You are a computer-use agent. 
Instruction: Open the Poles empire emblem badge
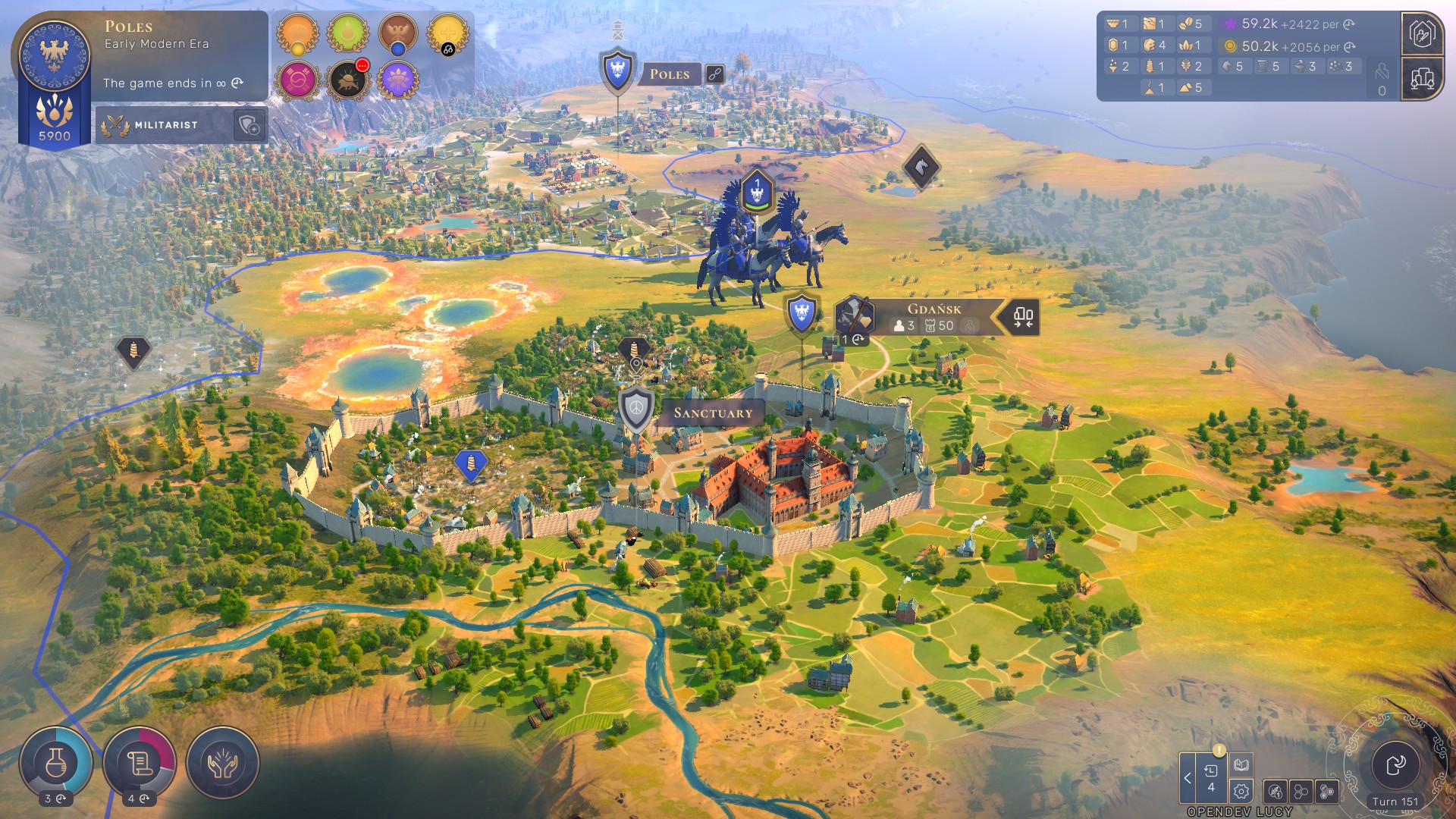pos(54,56)
